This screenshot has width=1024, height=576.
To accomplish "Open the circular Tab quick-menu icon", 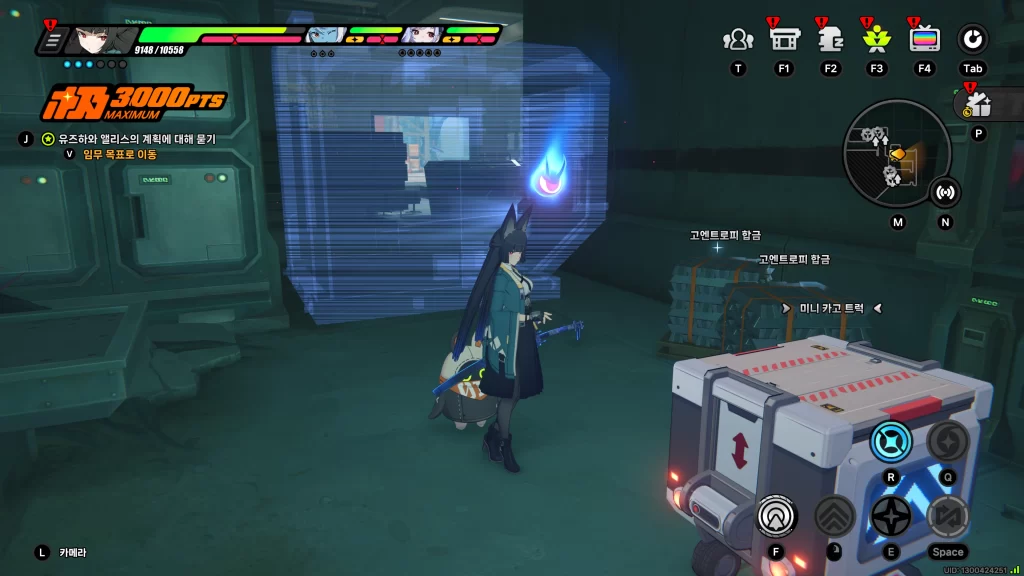I will pos(972,40).
